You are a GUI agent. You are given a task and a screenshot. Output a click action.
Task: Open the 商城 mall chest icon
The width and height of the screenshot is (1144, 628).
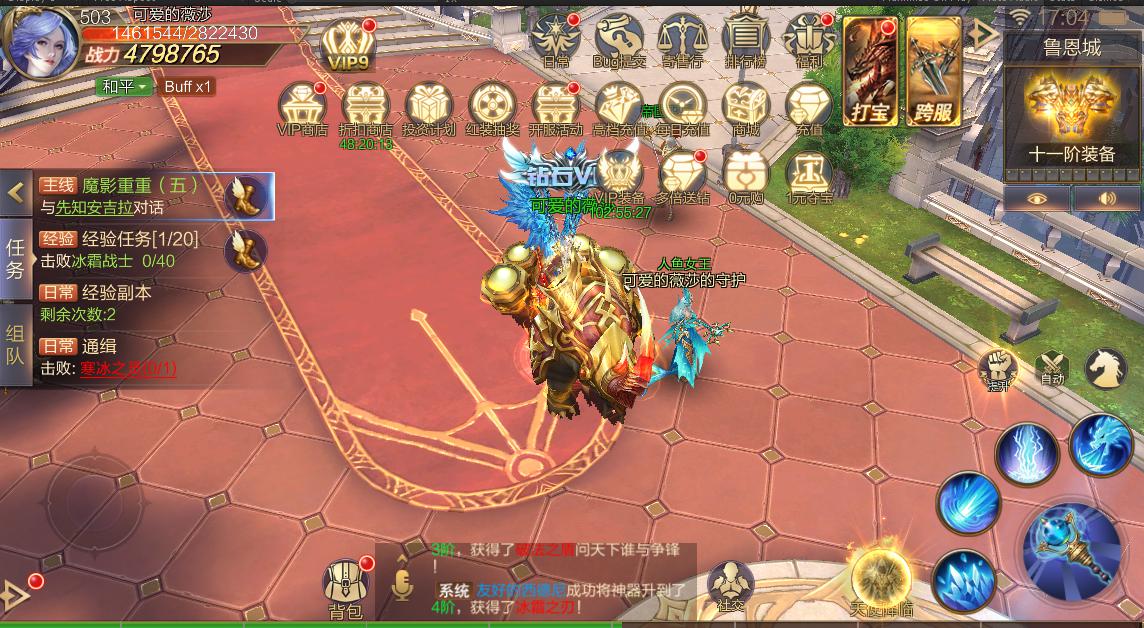[745, 107]
